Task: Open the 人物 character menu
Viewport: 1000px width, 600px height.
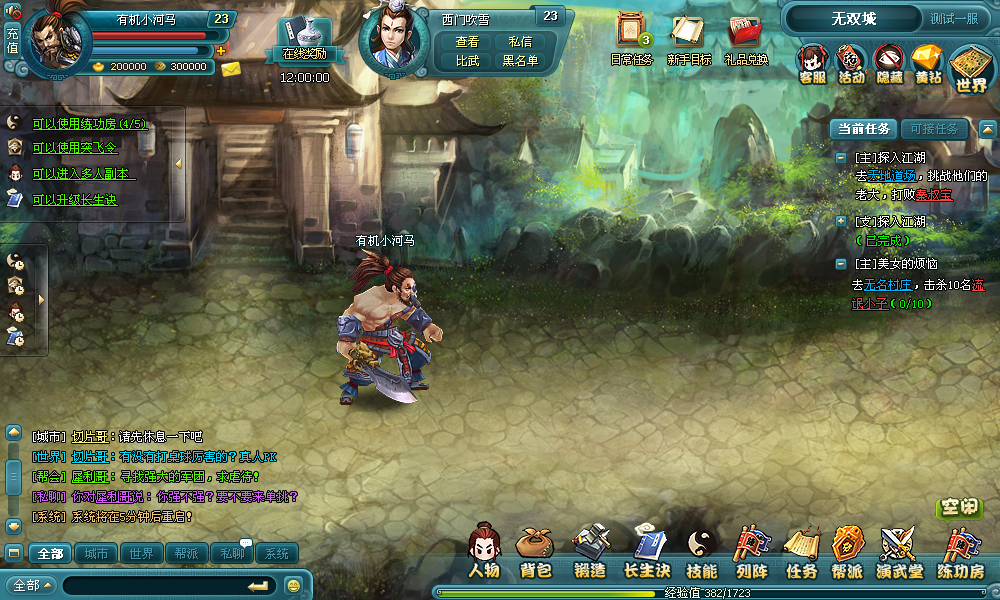Action: (x=484, y=551)
